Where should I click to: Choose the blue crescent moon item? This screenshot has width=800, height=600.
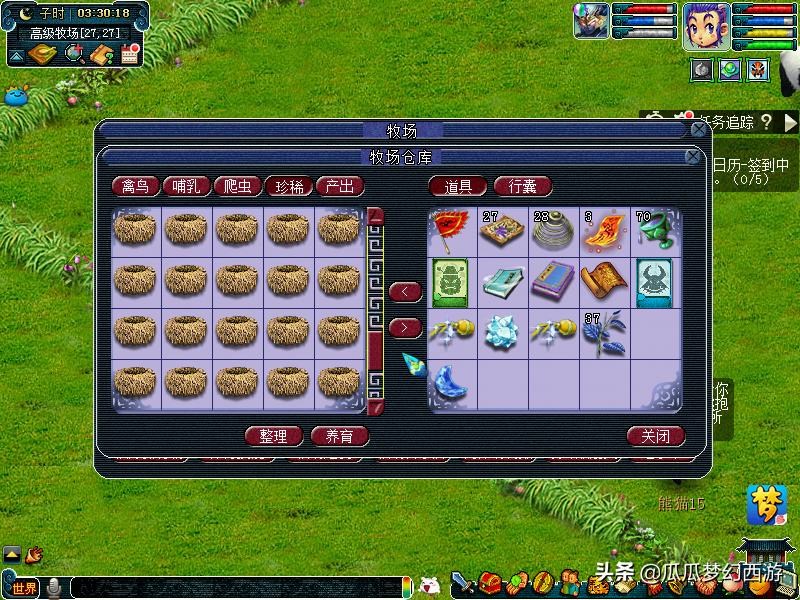click(x=453, y=381)
